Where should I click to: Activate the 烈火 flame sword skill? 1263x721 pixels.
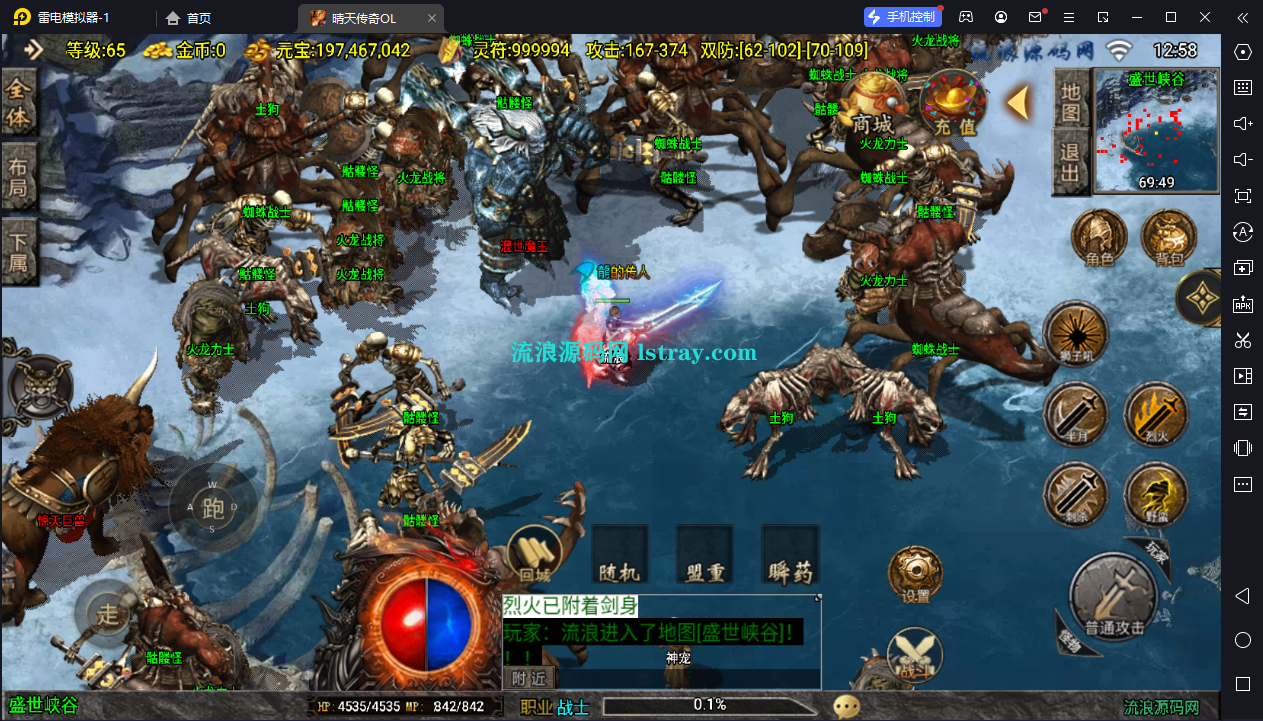pyautogui.click(x=1155, y=415)
